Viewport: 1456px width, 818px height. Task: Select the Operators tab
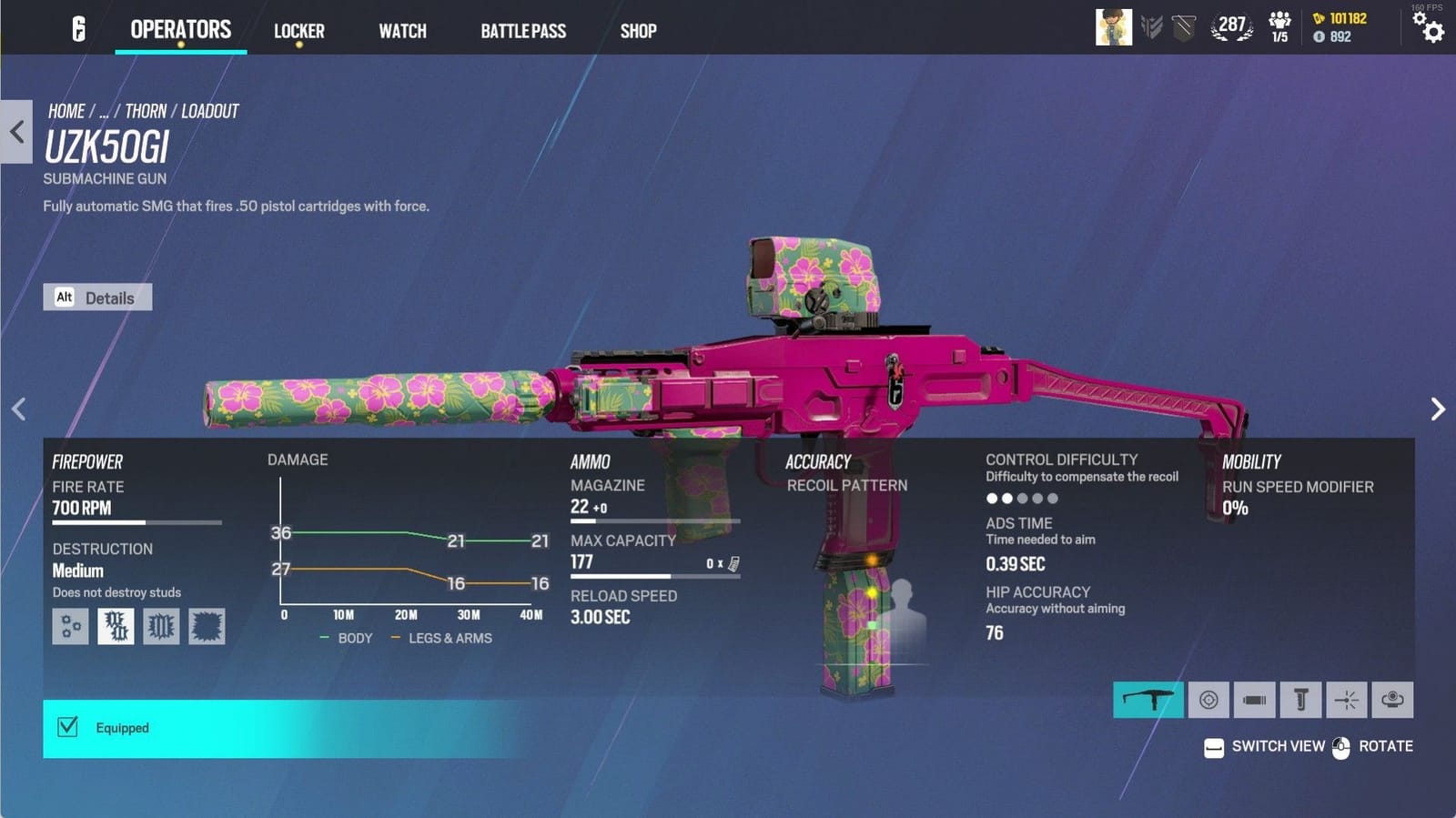(180, 29)
